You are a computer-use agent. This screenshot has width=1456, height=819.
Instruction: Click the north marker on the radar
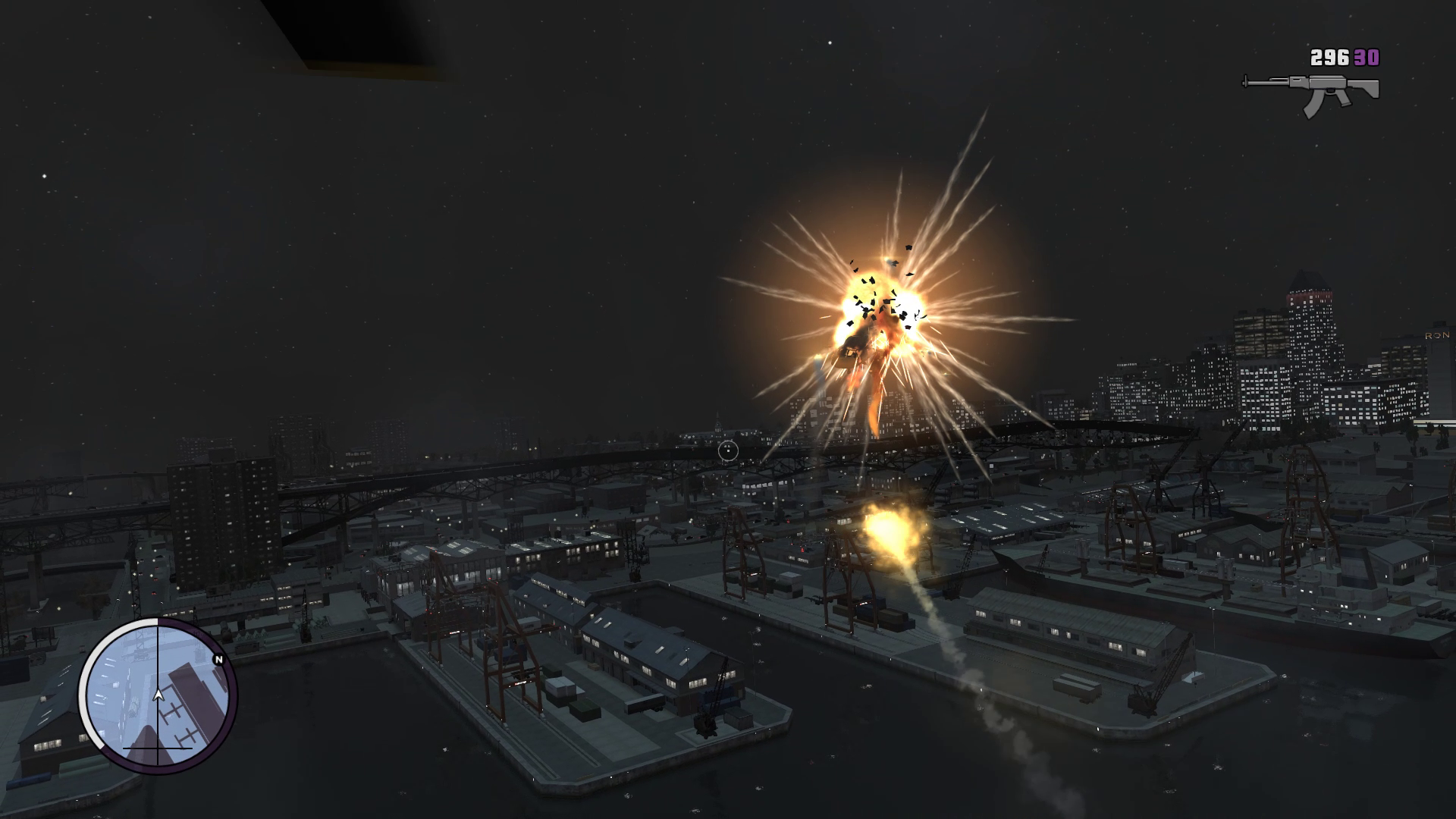pyautogui.click(x=219, y=660)
